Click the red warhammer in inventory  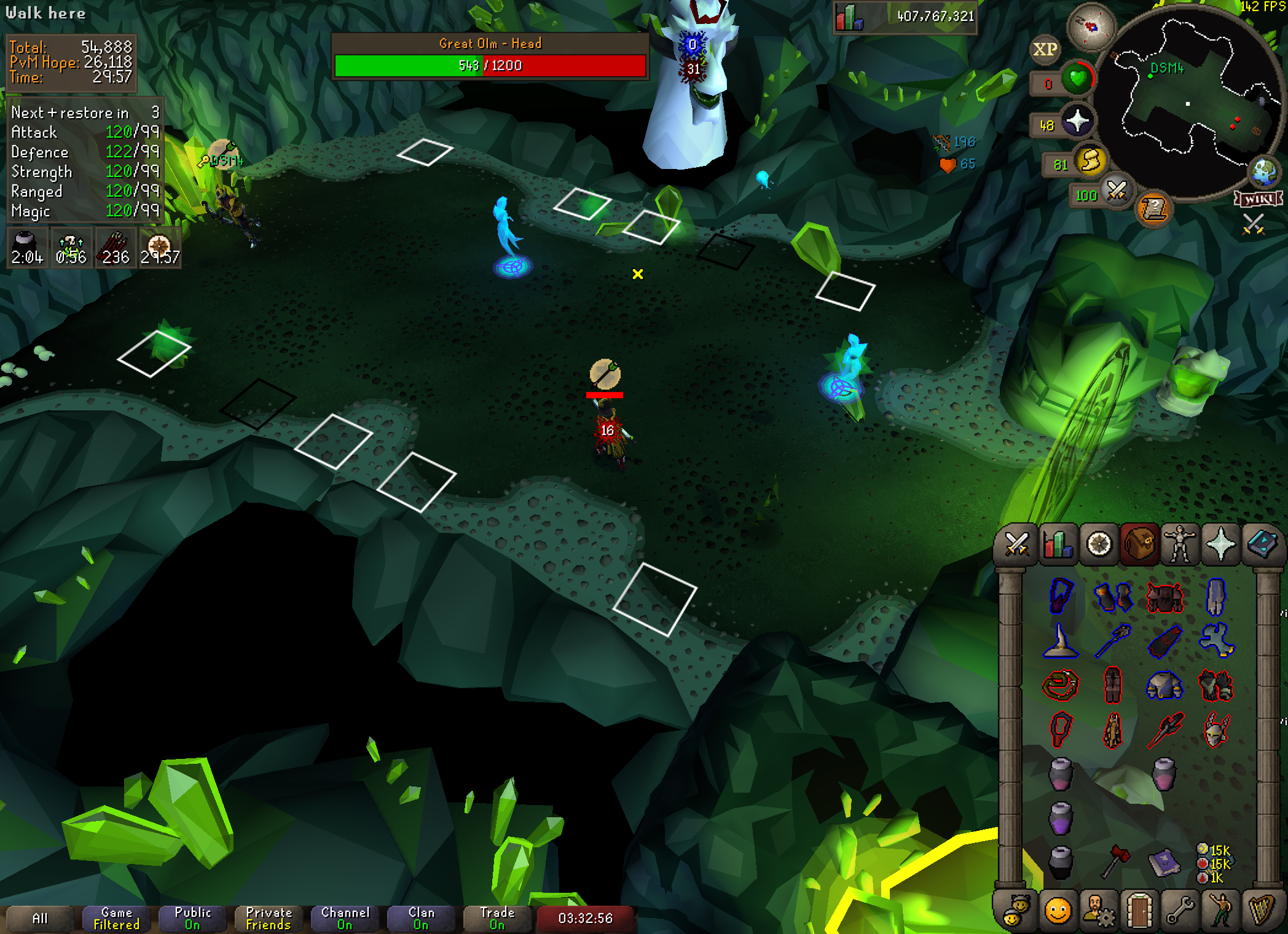point(1114,861)
